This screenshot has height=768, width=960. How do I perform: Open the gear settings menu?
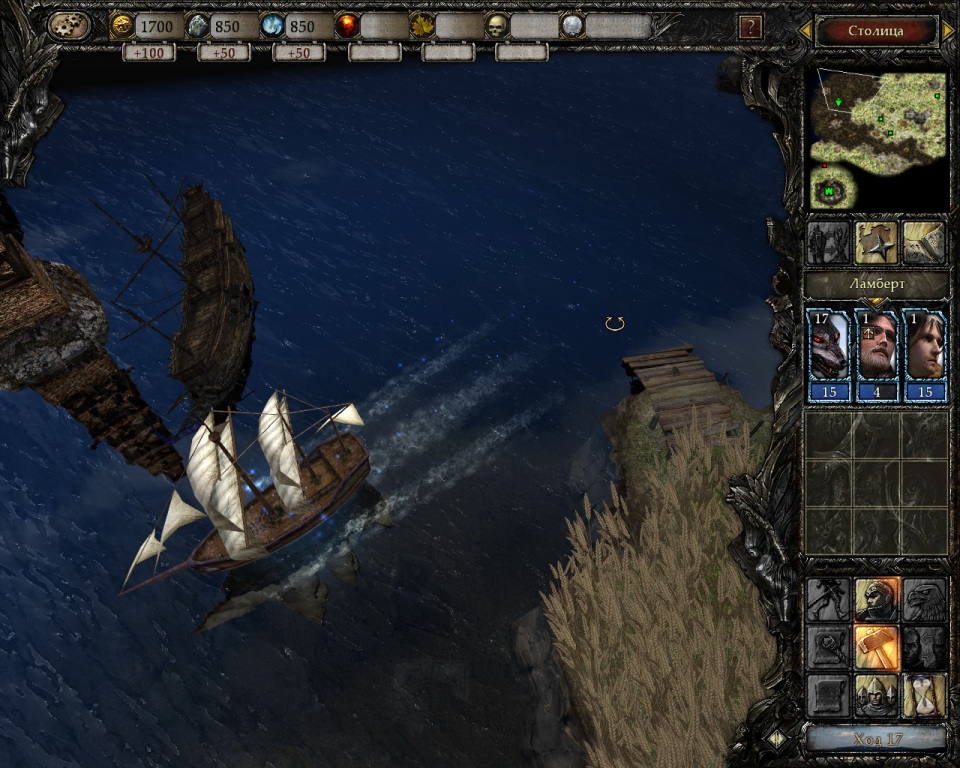(x=69, y=26)
